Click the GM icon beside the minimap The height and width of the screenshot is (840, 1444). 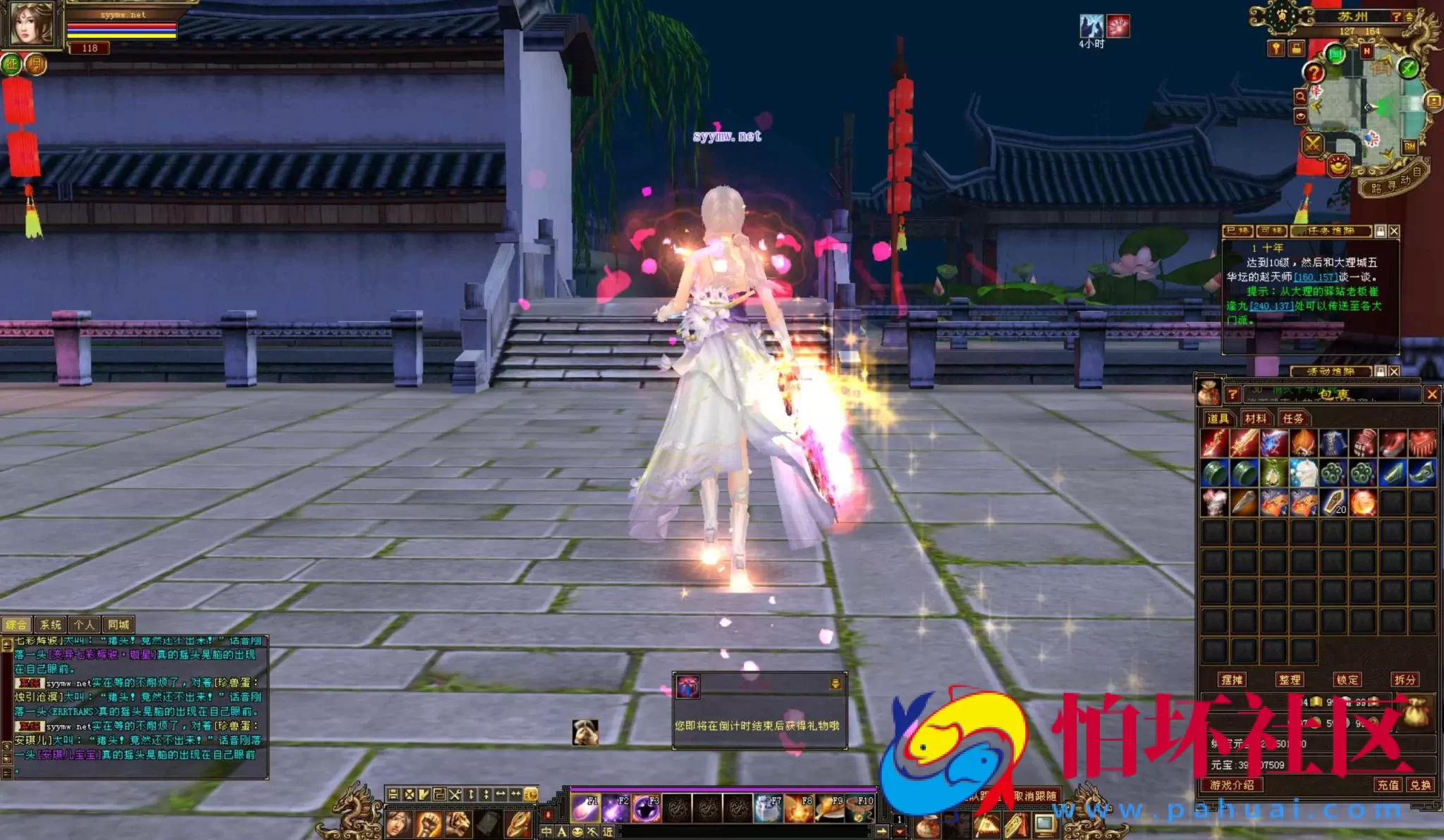(1409, 146)
